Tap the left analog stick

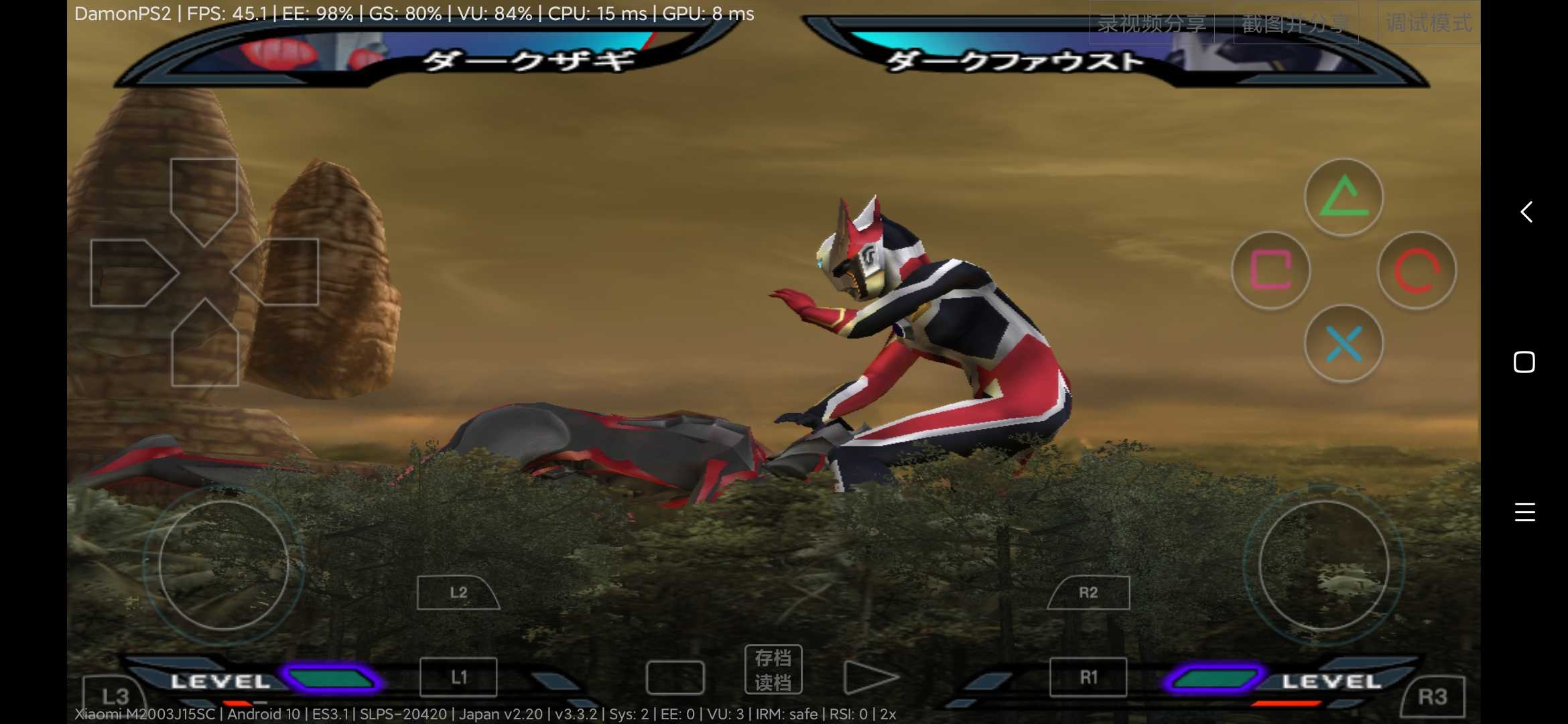pos(226,565)
